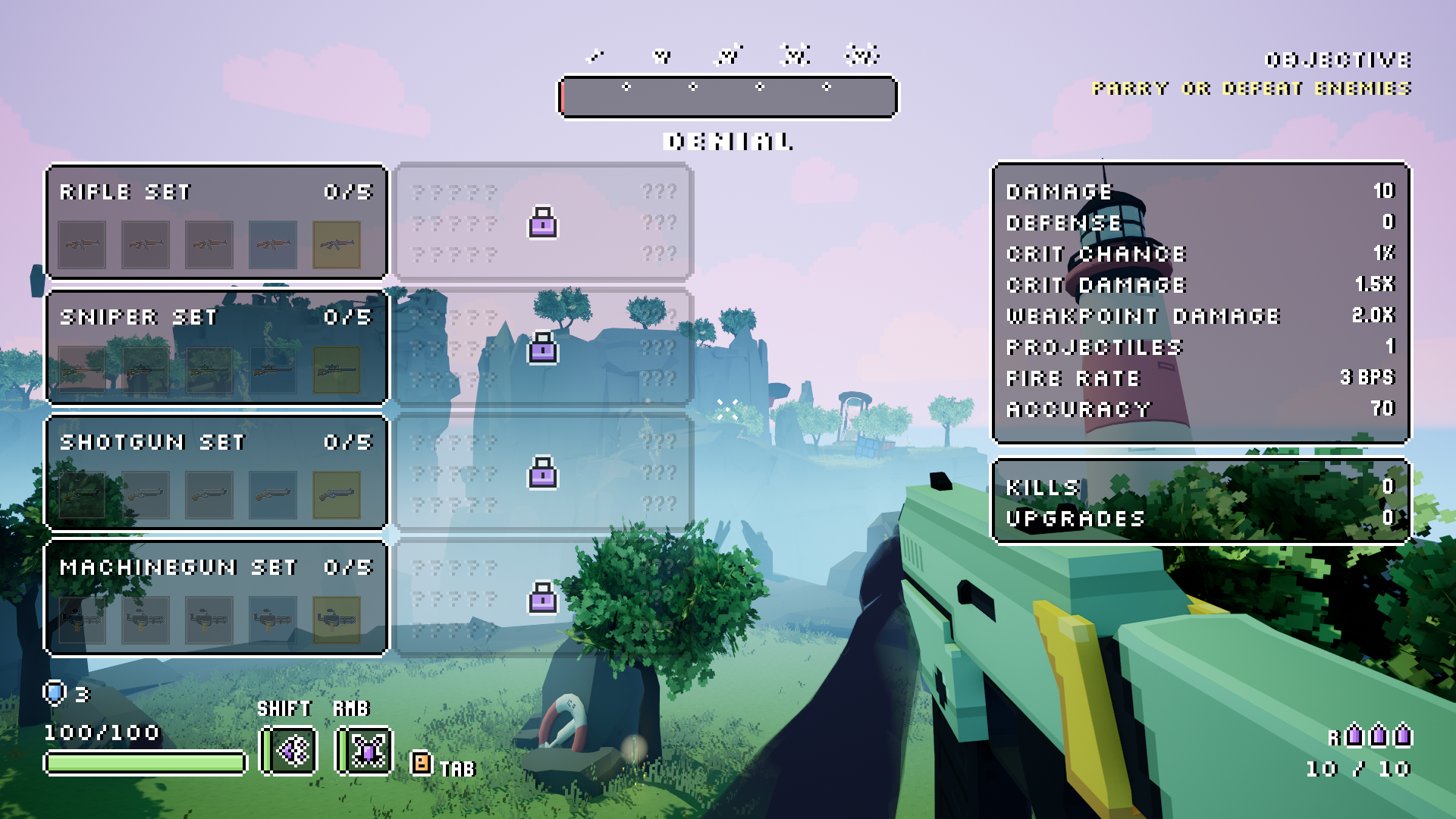The image size is (1456, 819).
Task: Click the blue shield icon above health
Action: pos(55,692)
